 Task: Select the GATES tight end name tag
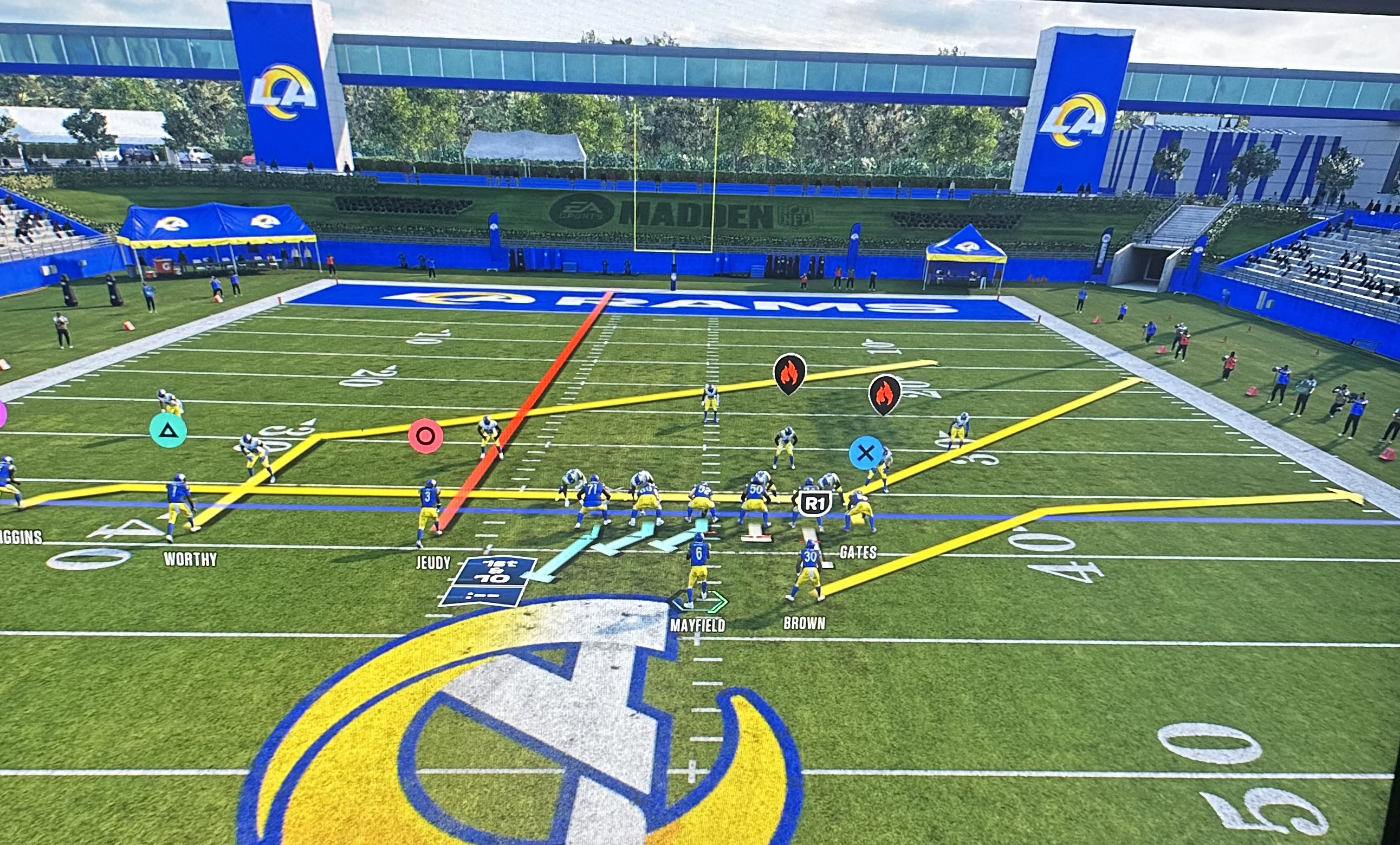(857, 552)
